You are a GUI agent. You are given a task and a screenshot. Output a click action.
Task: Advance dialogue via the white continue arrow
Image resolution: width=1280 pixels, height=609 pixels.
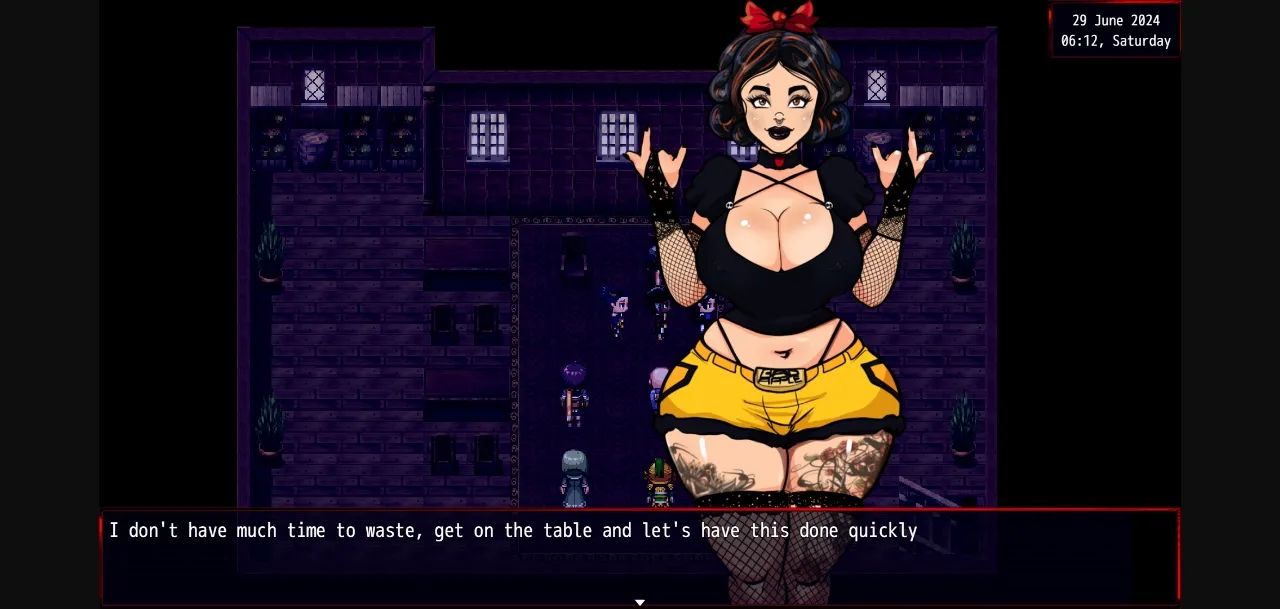640,602
